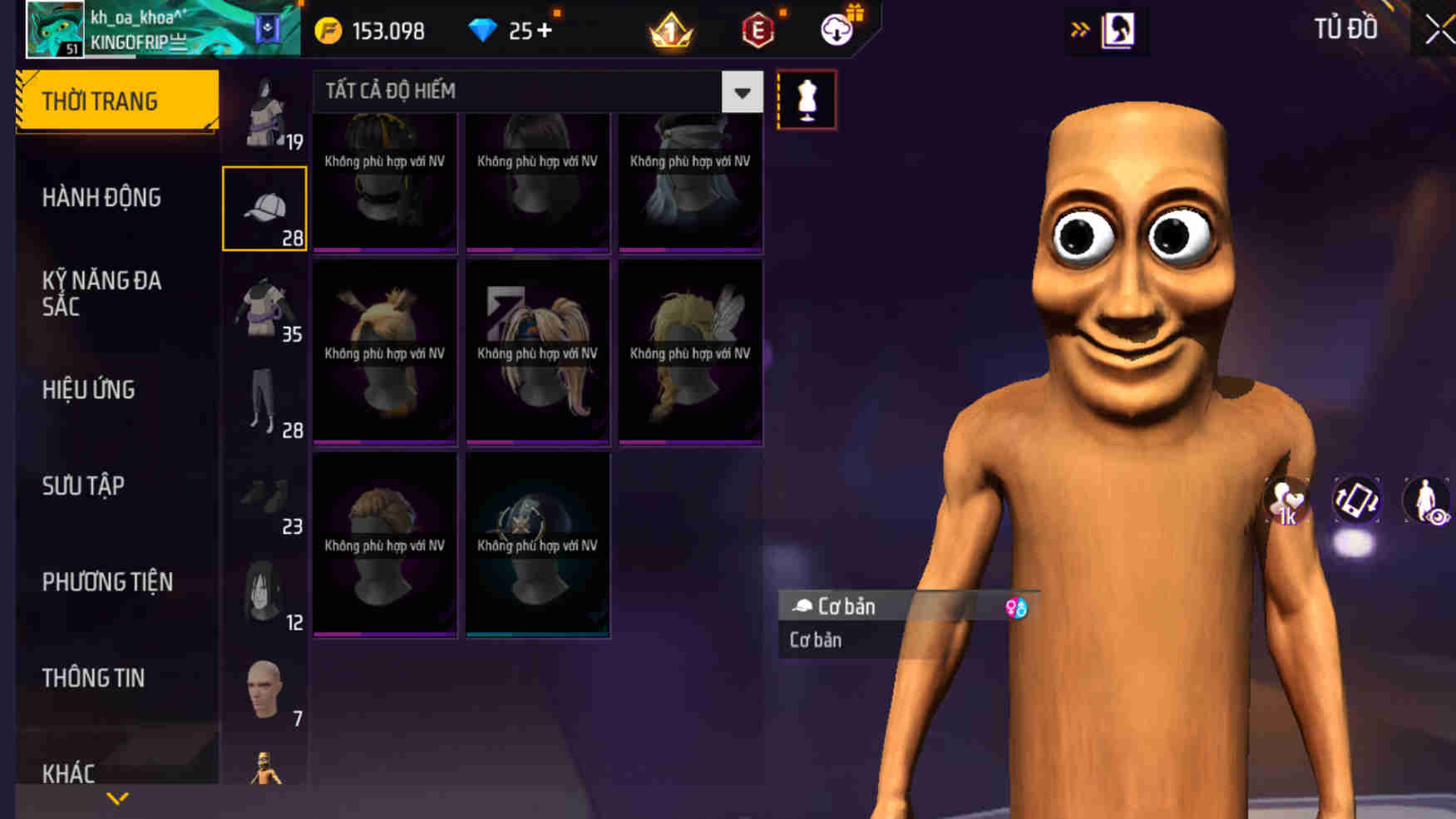Image resolution: width=1456 pixels, height=819 pixels.
Task: Open the PHƯƠNG TIỆN section
Action: 109,582
